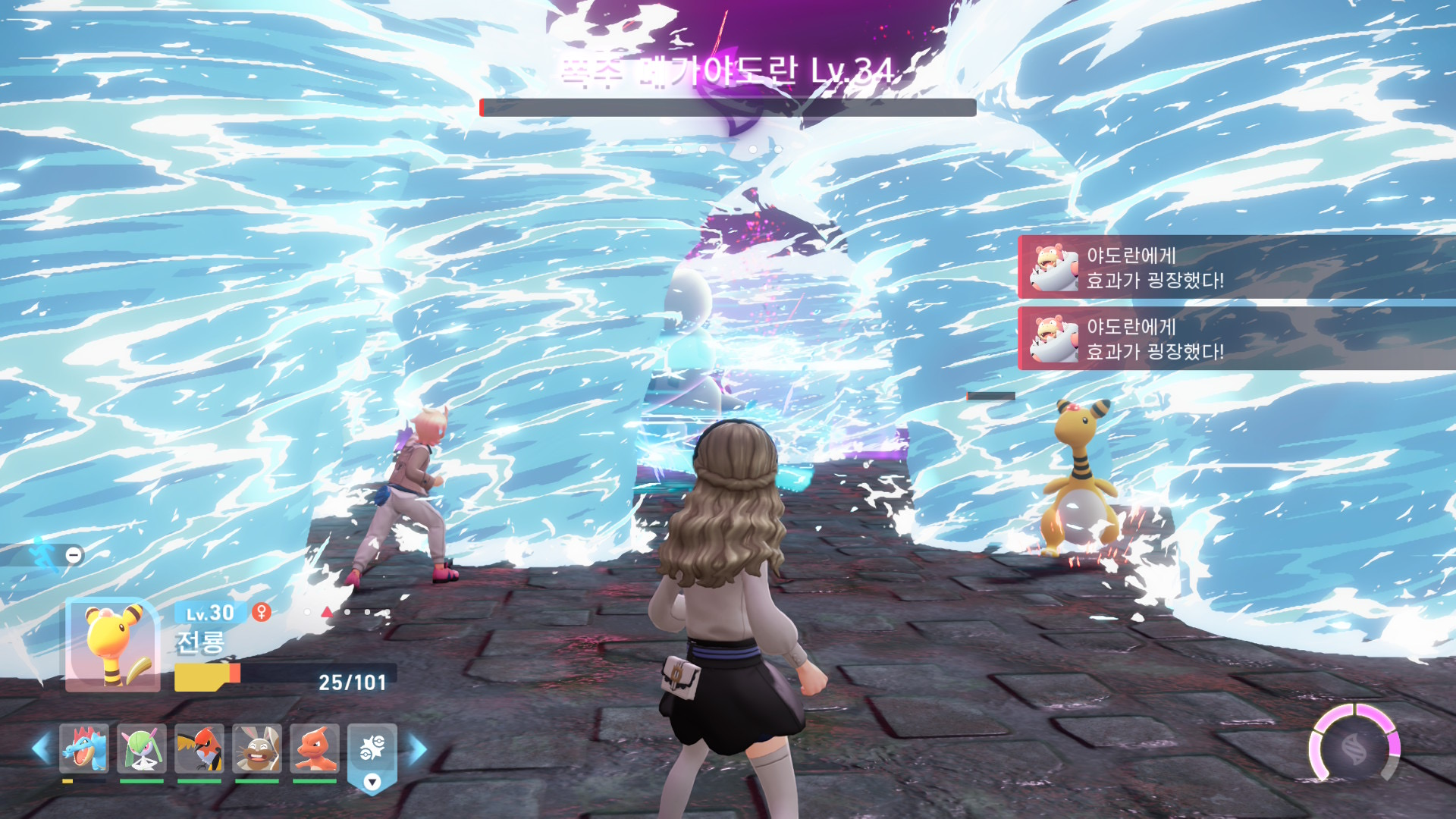1456x819 pixels.
Task: Click the right party scroll arrow
Action: click(418, 749)
